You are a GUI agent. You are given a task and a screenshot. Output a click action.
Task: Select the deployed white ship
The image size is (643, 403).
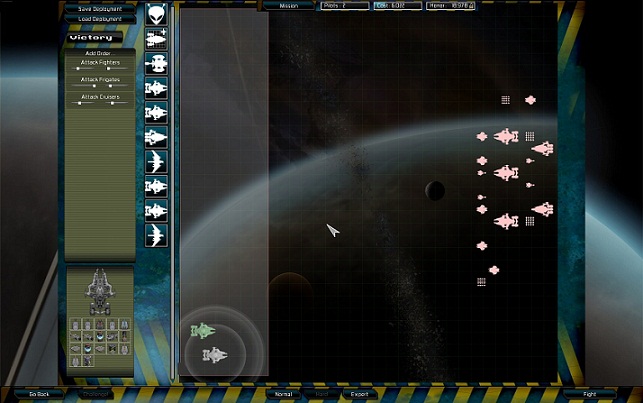coord(215,354)
